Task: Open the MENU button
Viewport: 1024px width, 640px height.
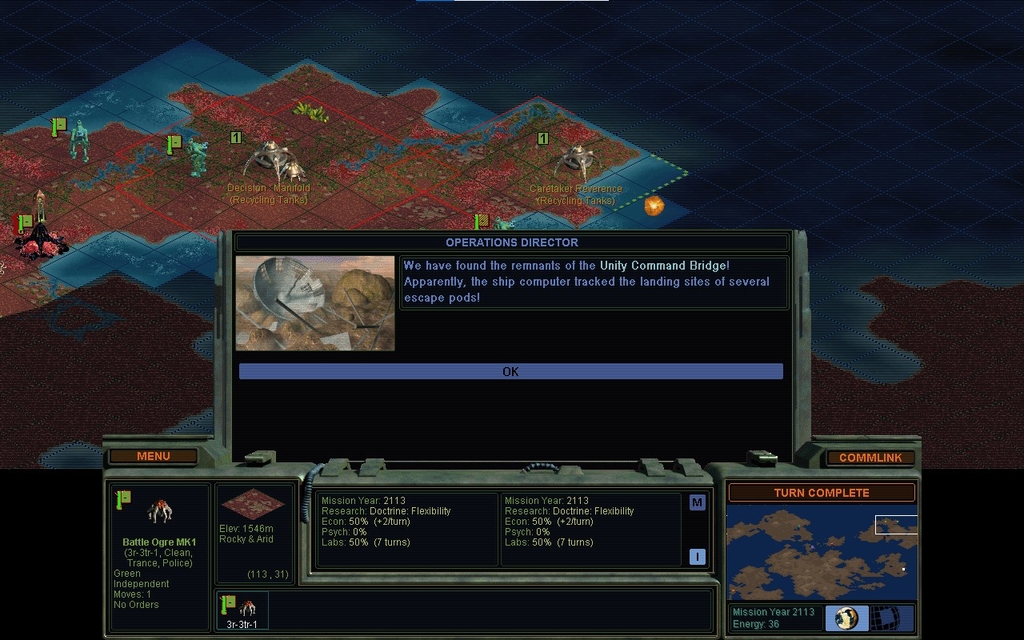Action: 153,456
